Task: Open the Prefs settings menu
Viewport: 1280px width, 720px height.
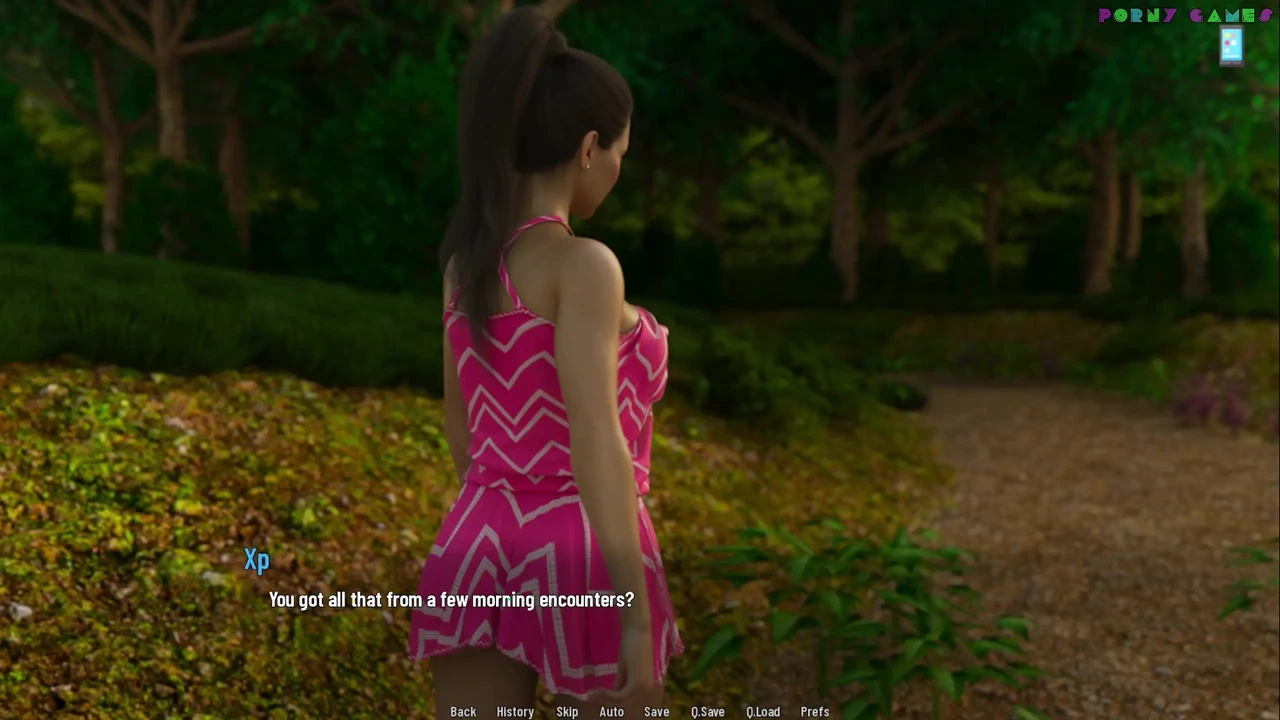Action: point(815,712)
